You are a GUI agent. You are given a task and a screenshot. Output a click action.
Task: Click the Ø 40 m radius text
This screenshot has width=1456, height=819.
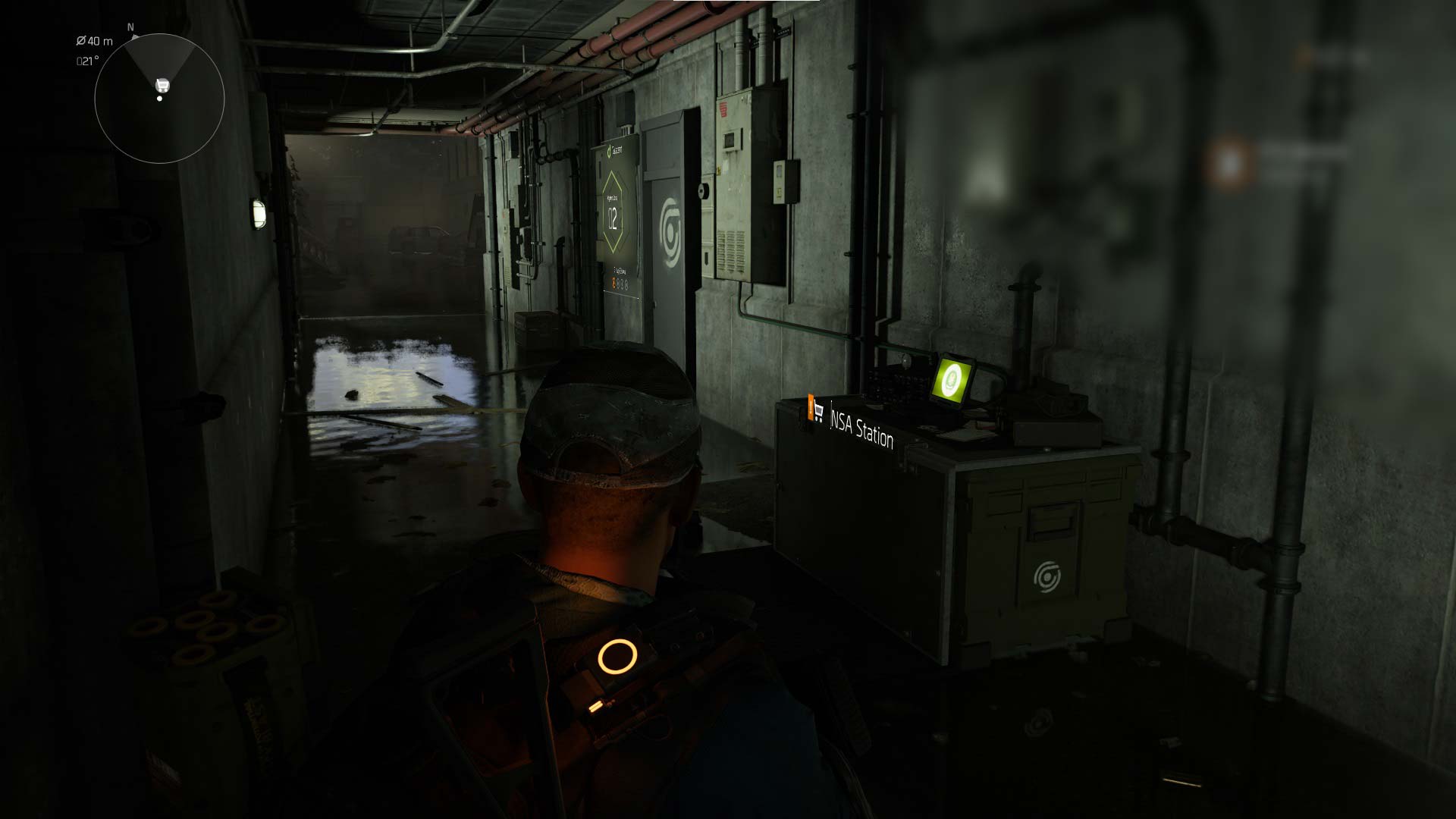pos(95,42)
